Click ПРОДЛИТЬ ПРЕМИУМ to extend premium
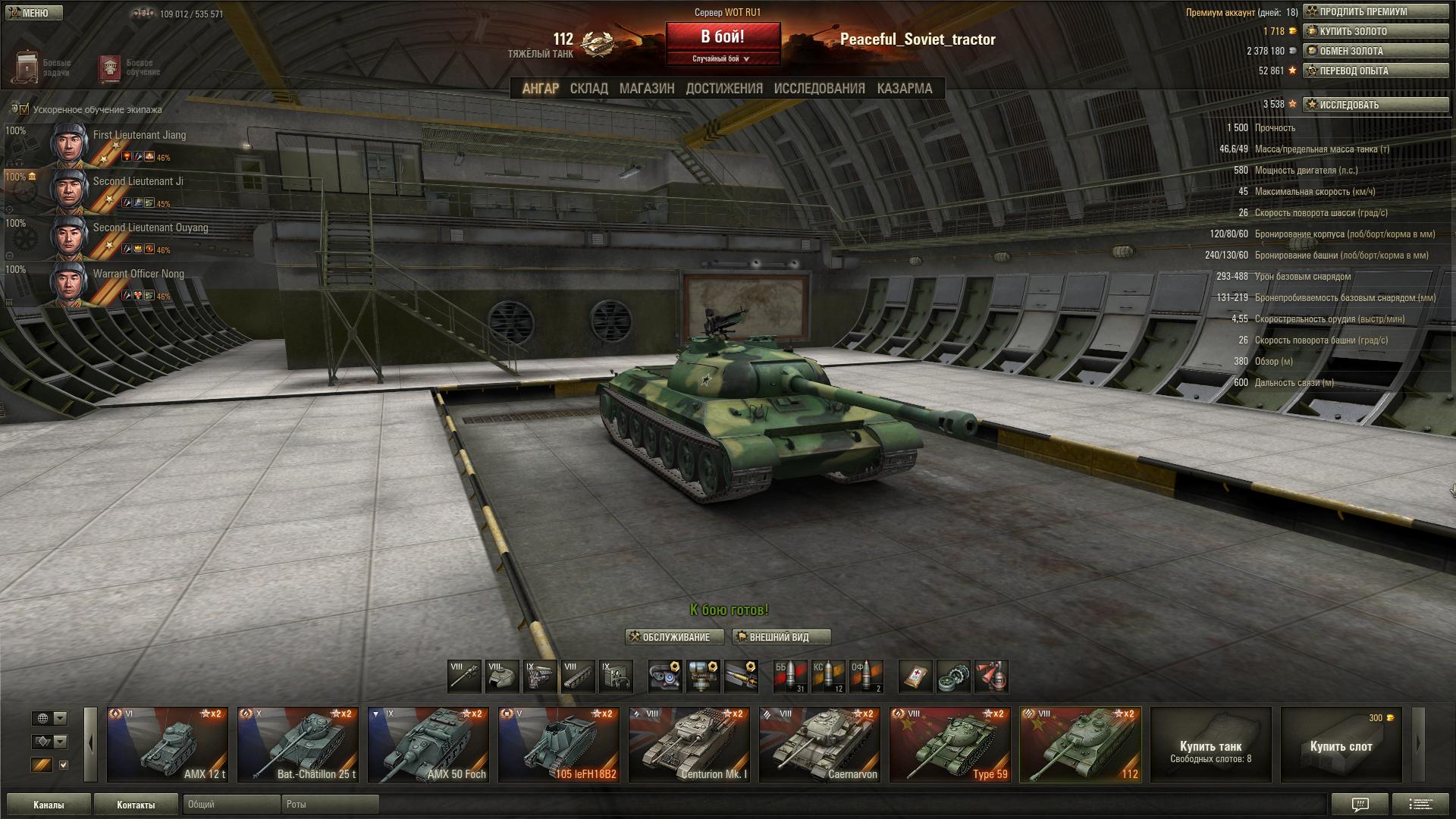Viewport: 1456px width, 819px height. [1376, 12]
